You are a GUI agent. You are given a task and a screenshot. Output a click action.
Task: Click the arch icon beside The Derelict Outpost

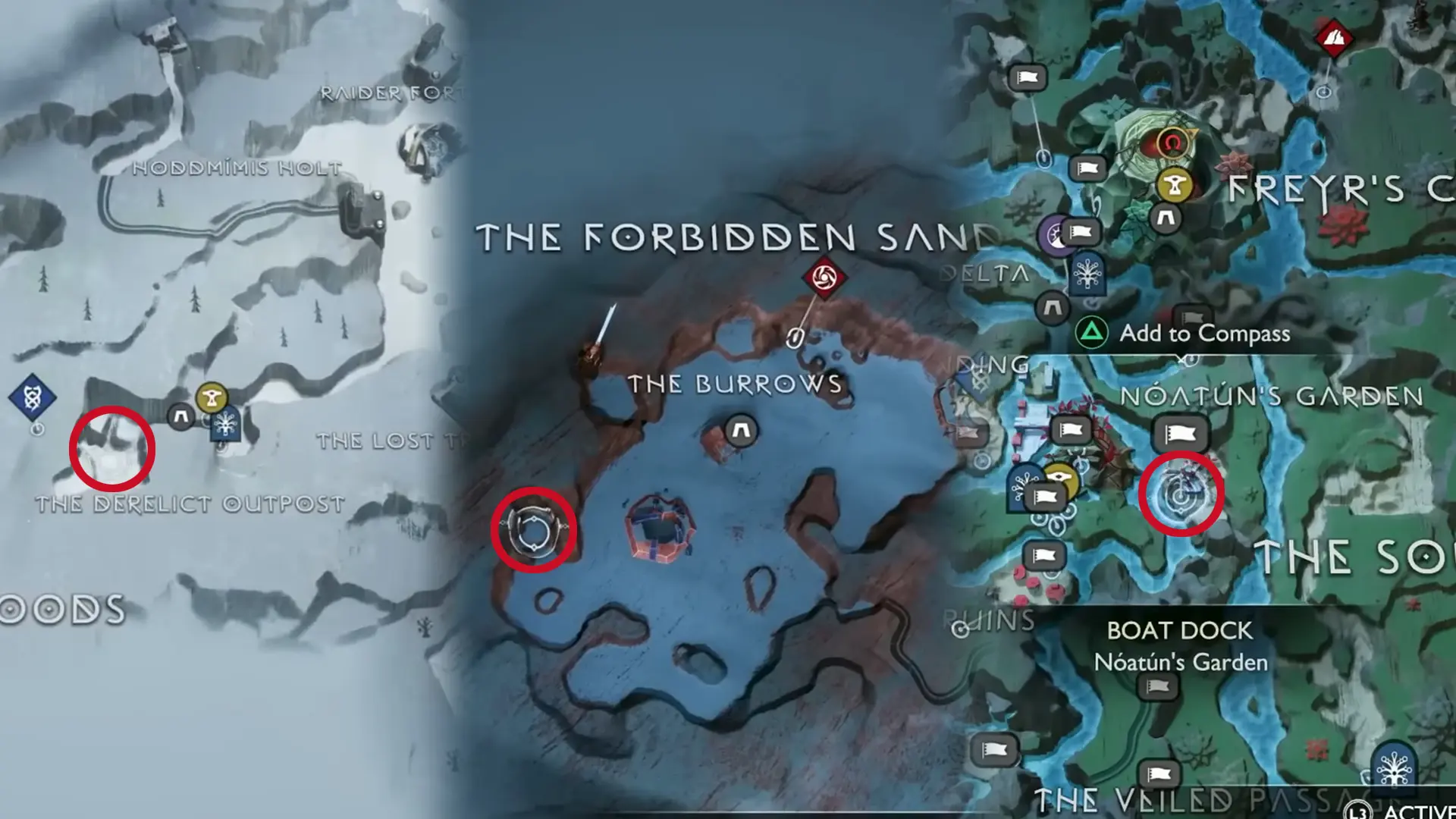coord(180,415)
